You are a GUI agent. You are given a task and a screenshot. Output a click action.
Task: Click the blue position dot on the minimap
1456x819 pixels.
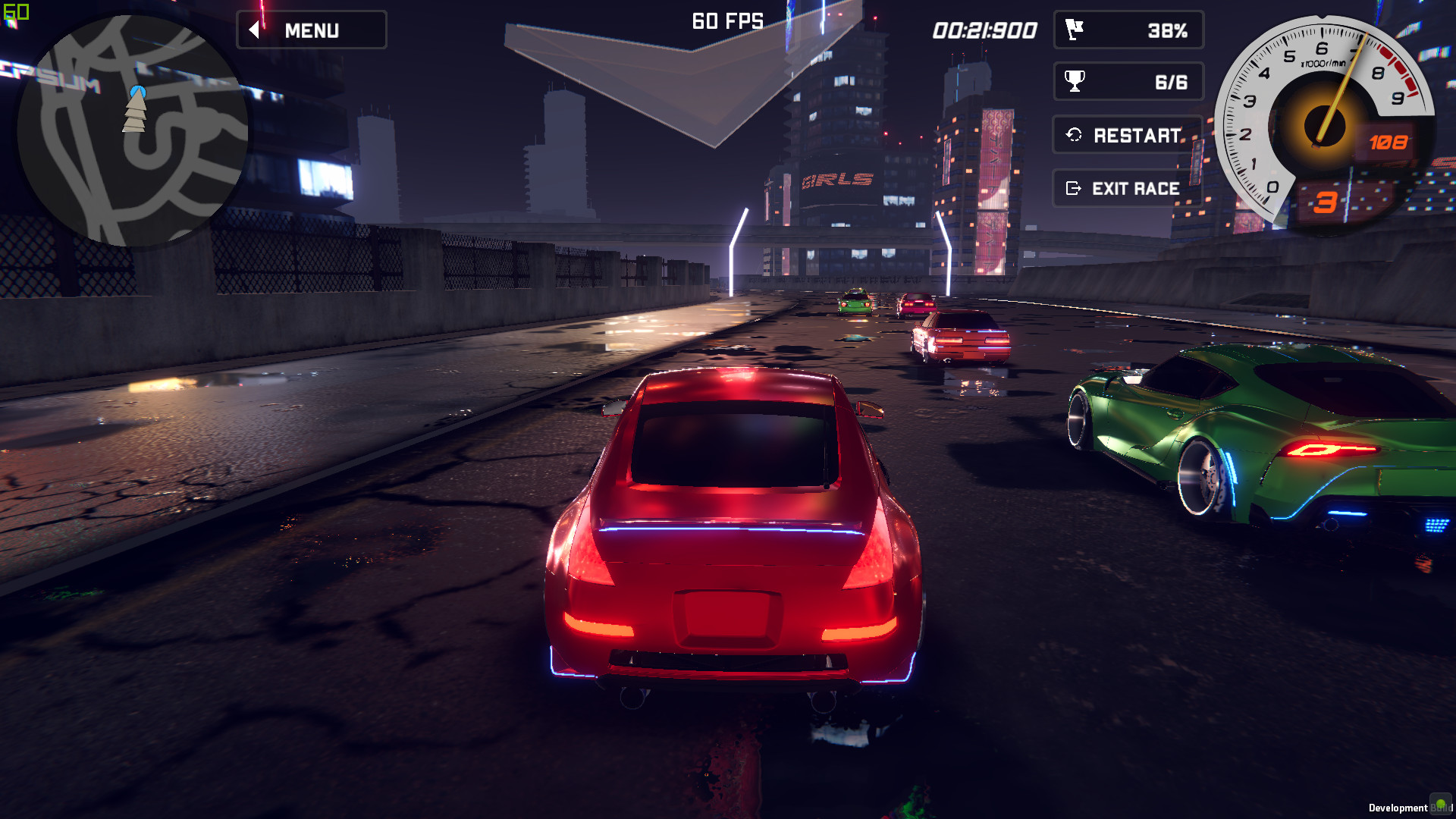pos(136,89)
